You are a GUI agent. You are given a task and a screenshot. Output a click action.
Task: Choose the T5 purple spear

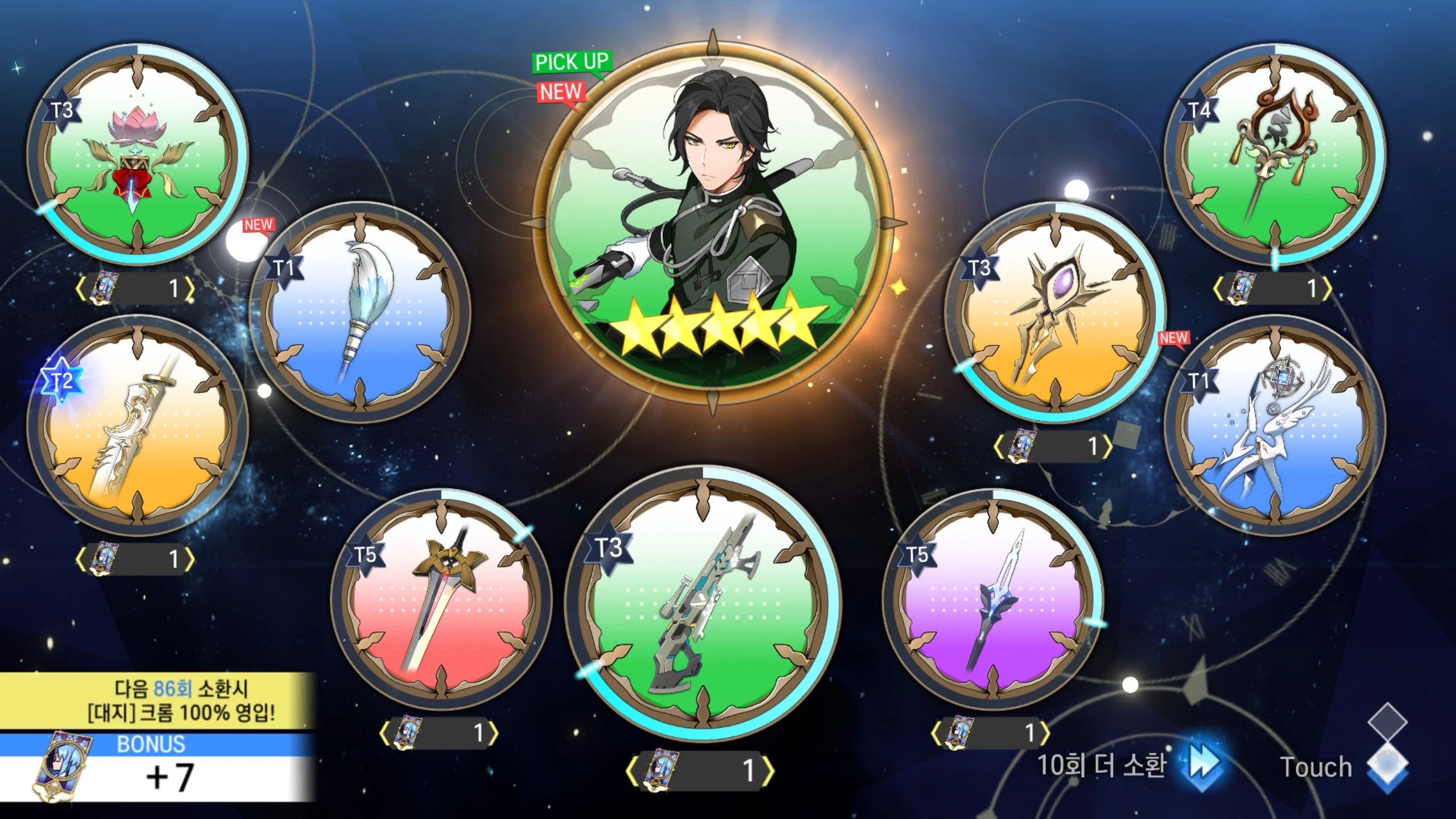993,599
